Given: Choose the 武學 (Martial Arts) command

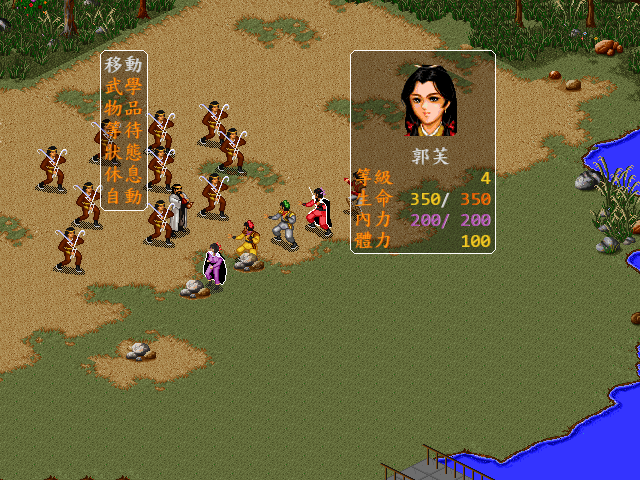Looking at the screenshot, I should click(124, 87).
